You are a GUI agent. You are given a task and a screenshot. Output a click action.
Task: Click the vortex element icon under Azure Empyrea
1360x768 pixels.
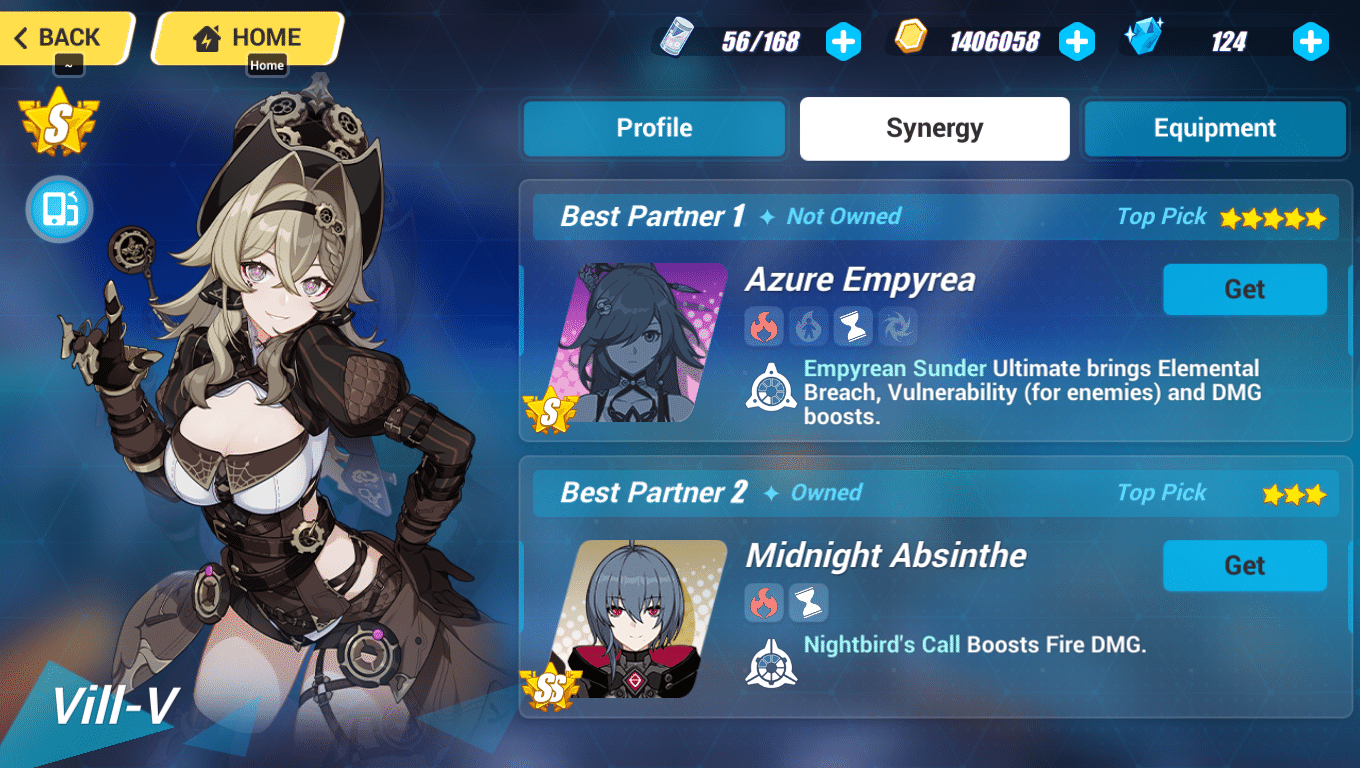point(898,326)
